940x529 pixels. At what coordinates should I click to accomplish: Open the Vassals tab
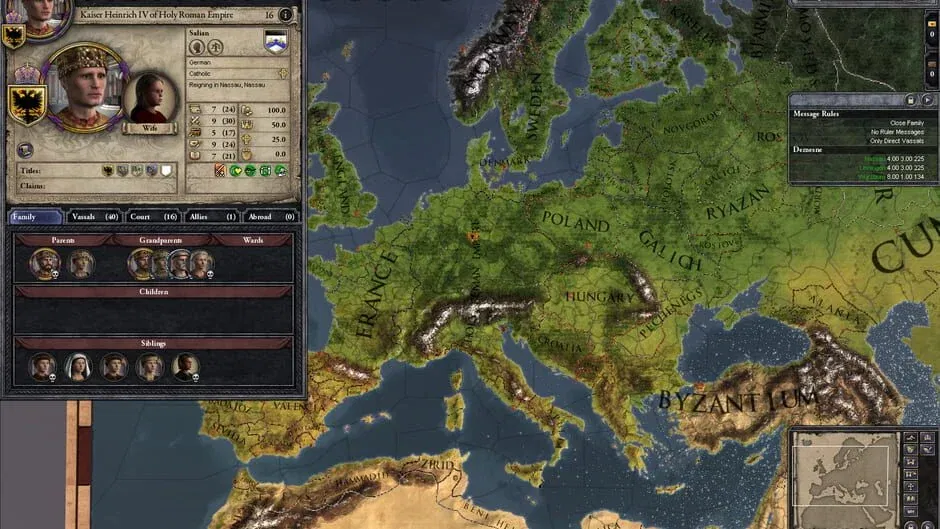pos(95,216)
